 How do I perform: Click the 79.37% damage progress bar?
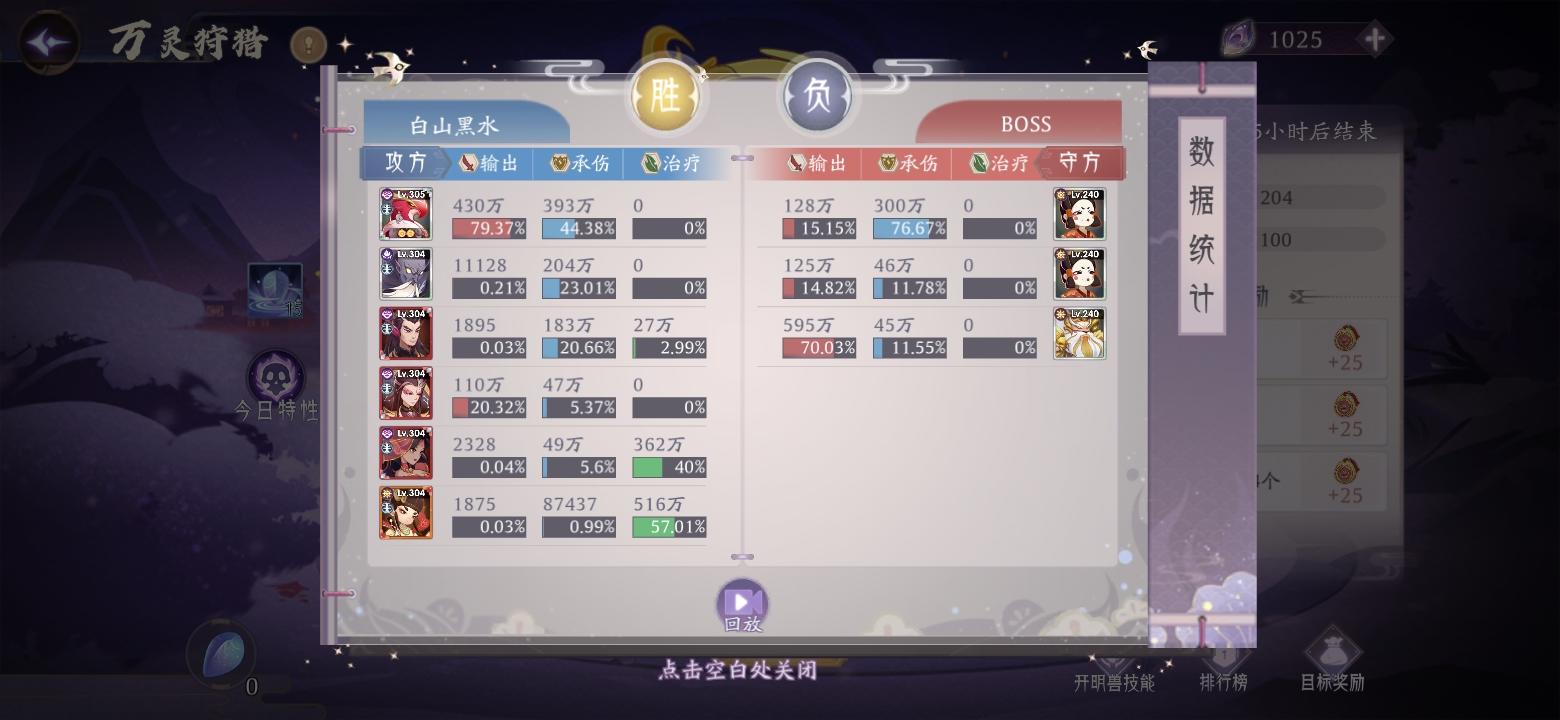489,228
